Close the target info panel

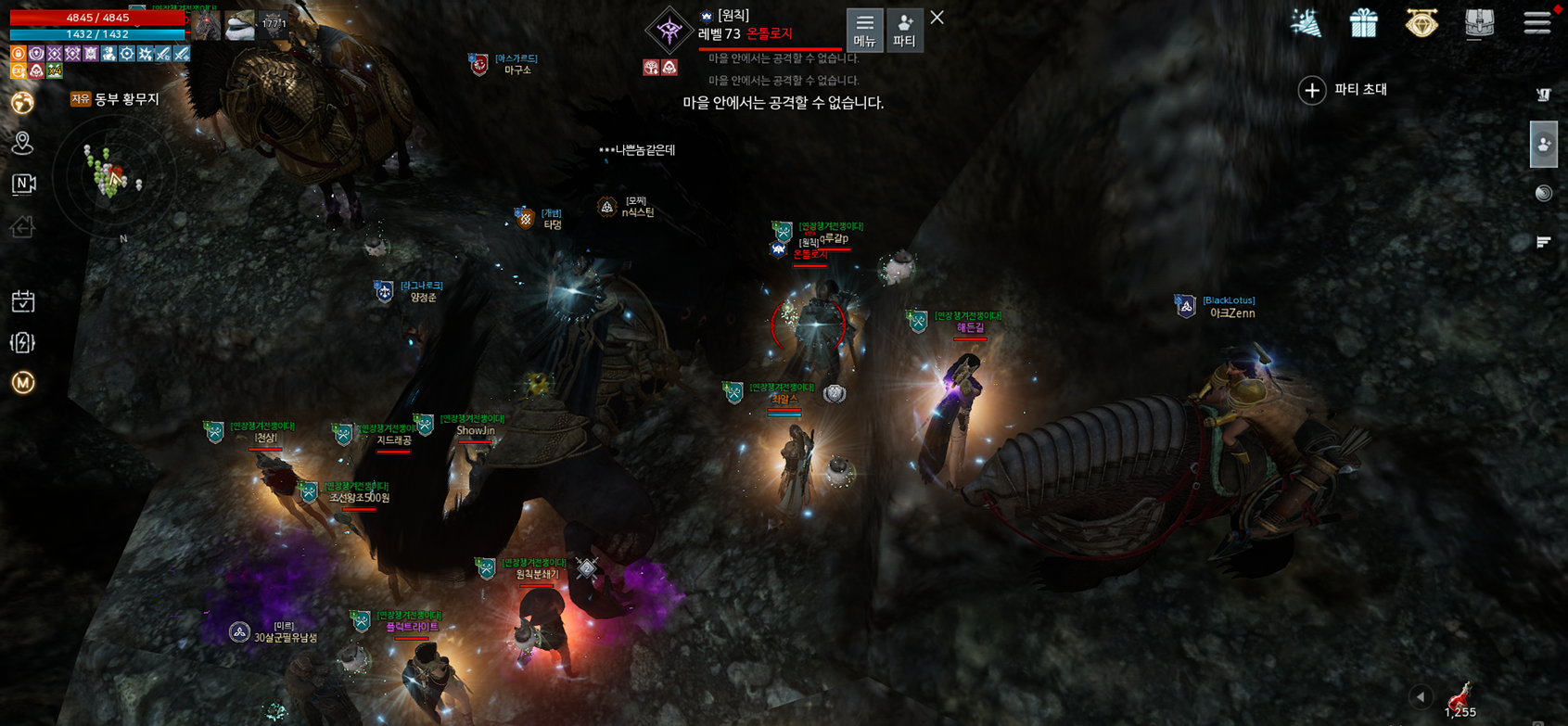click(x=937, y=18)
